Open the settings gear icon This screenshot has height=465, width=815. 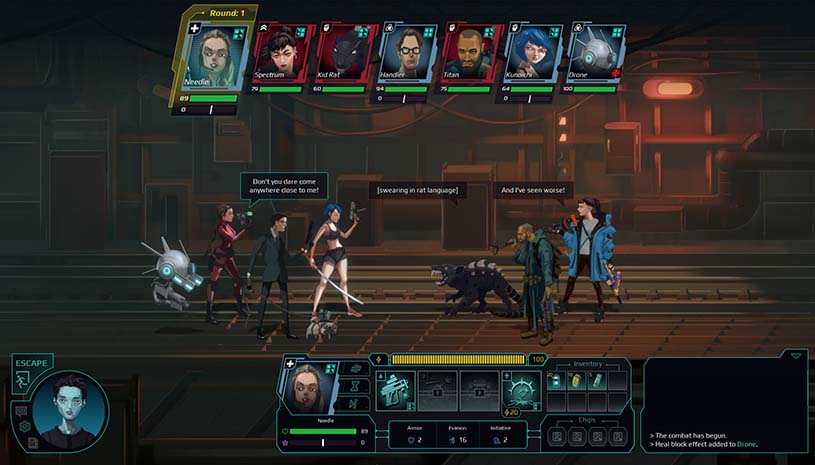pyautogui.click(x=23, y=427)
